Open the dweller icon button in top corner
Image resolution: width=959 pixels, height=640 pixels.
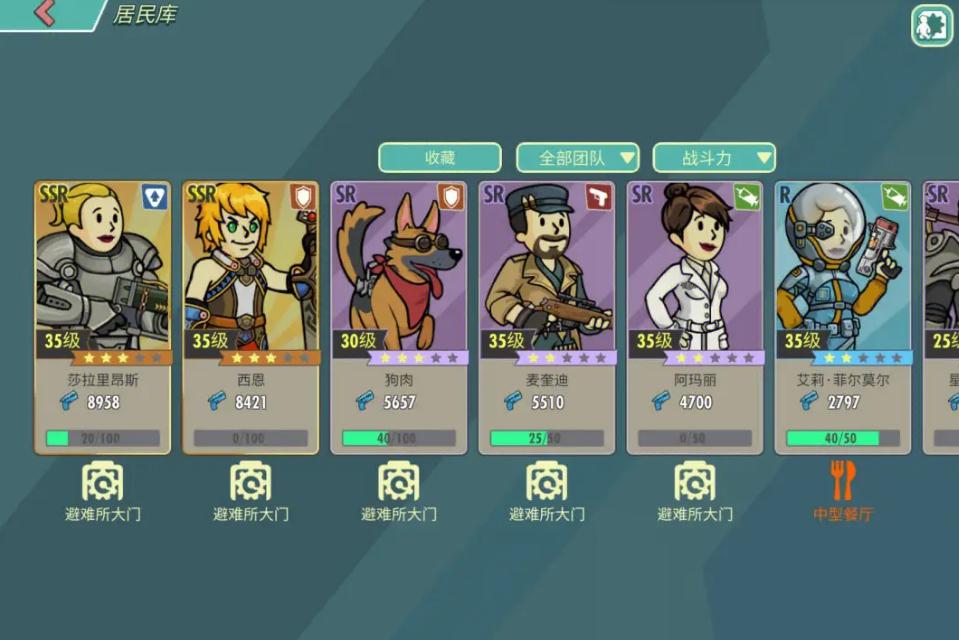(931, 26)
